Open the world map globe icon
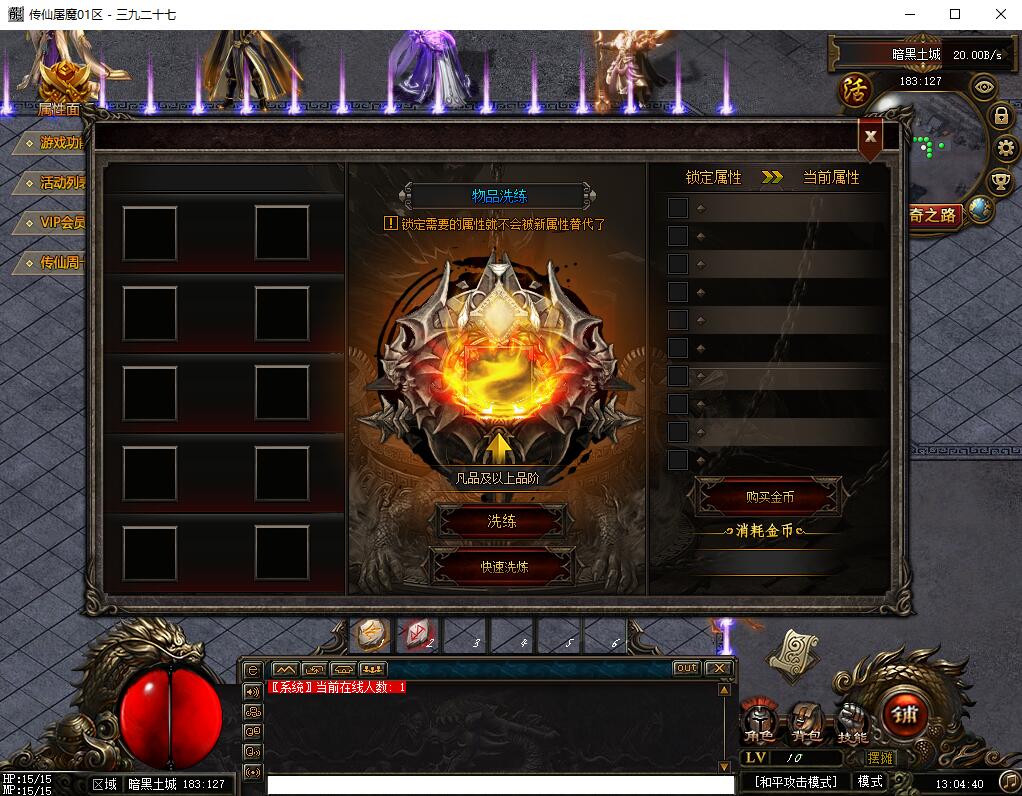 click(980, 209)
